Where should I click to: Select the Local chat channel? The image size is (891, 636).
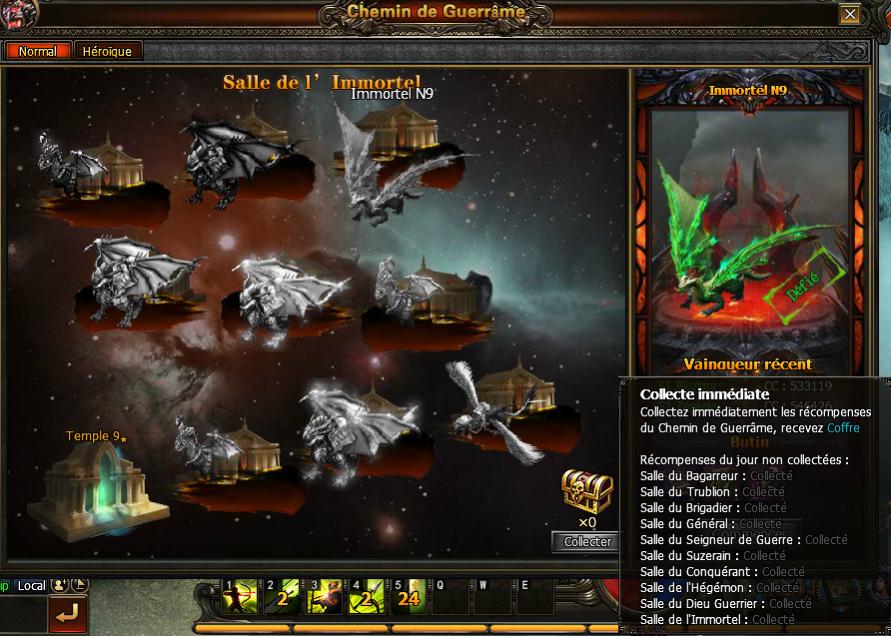coord(31,585)
